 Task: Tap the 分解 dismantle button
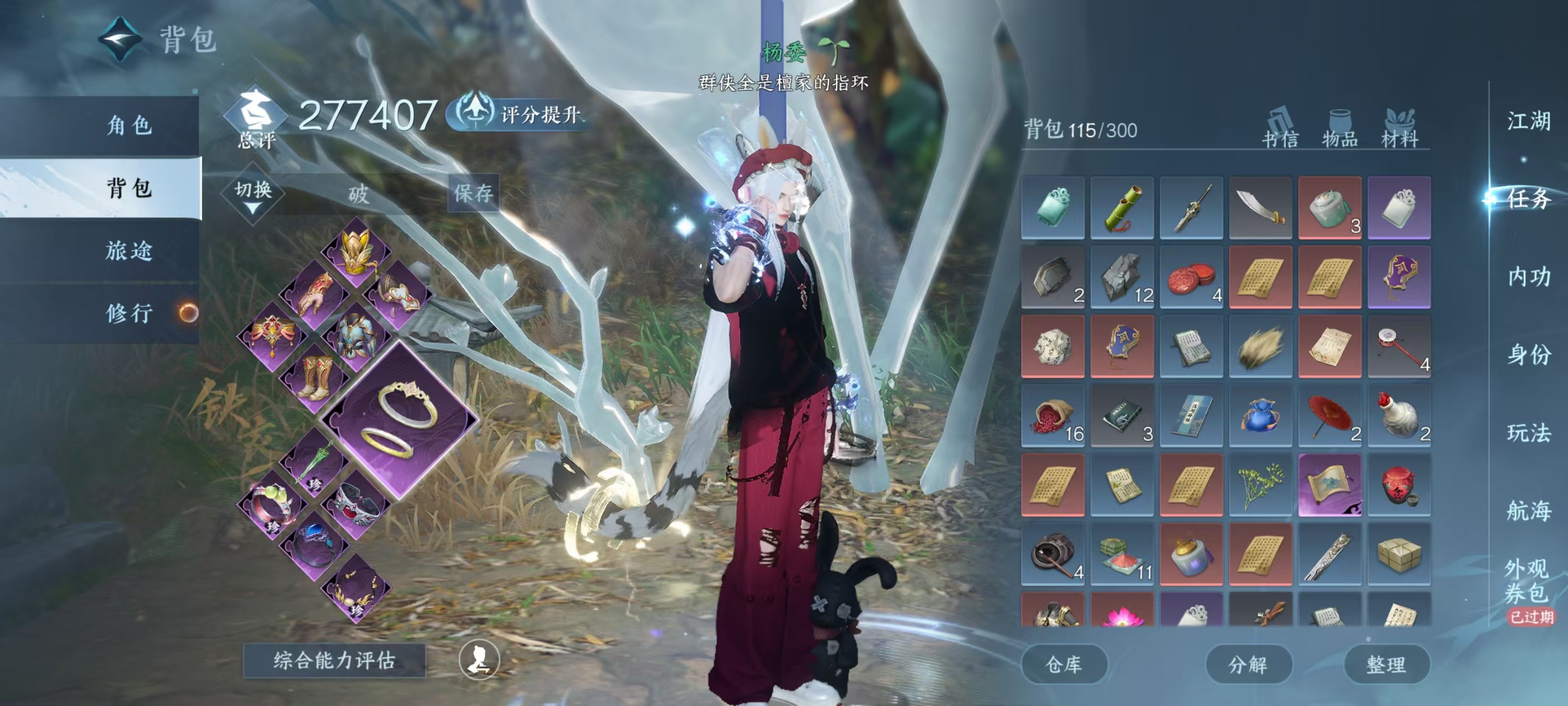coord(1248,664)
